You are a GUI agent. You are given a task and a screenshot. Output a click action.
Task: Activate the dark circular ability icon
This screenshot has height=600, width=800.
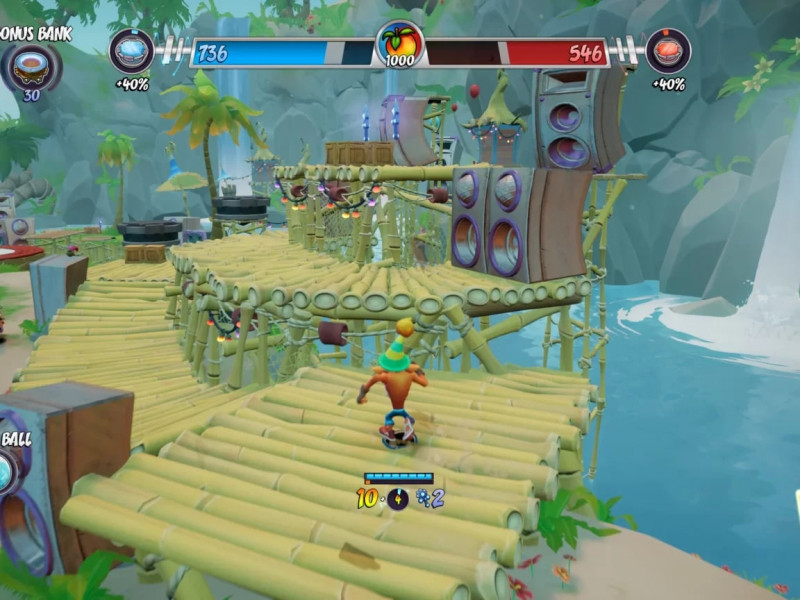[x=398, y=499]
